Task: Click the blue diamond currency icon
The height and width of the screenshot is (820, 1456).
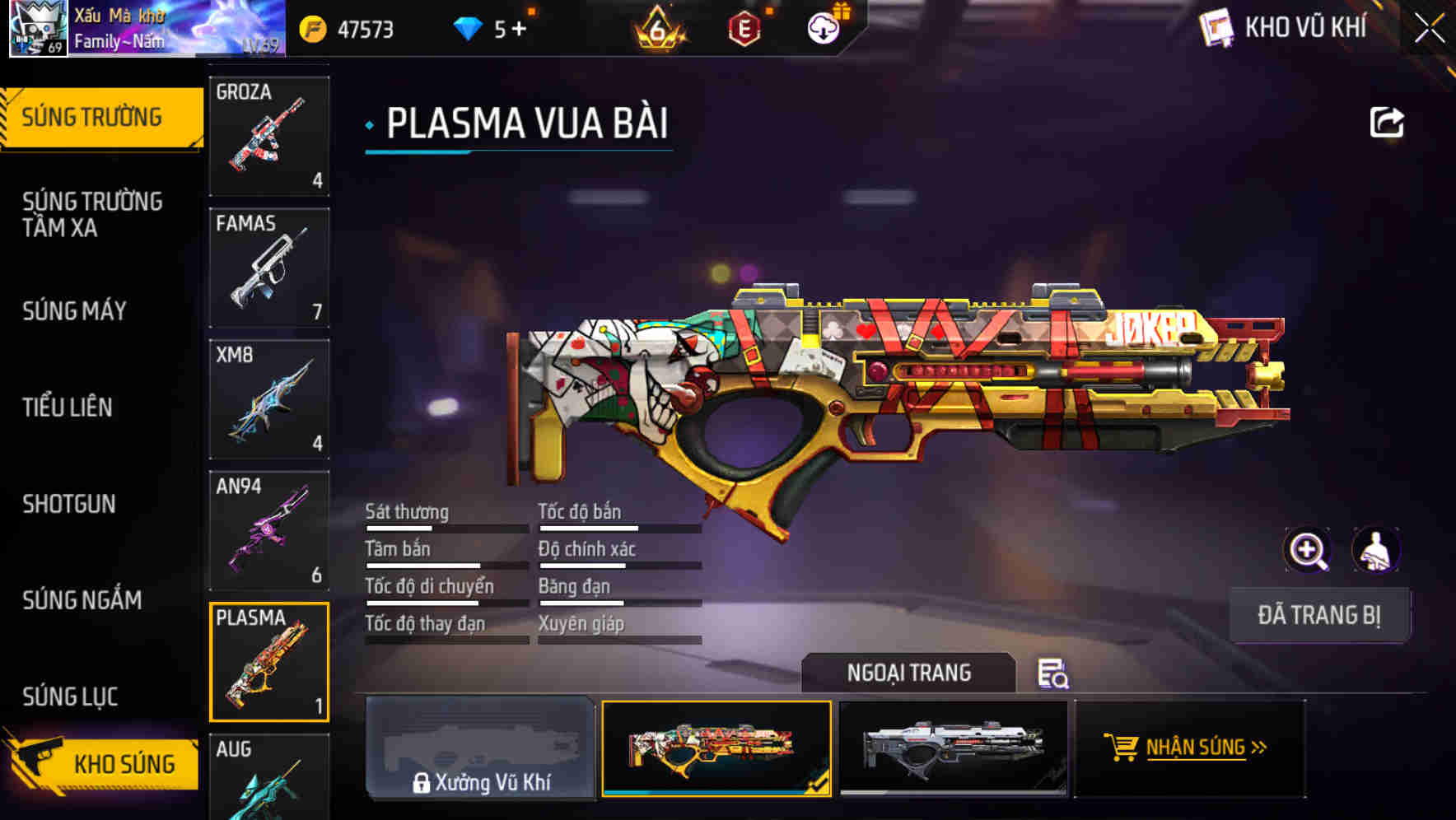Action: click(469, 29)
